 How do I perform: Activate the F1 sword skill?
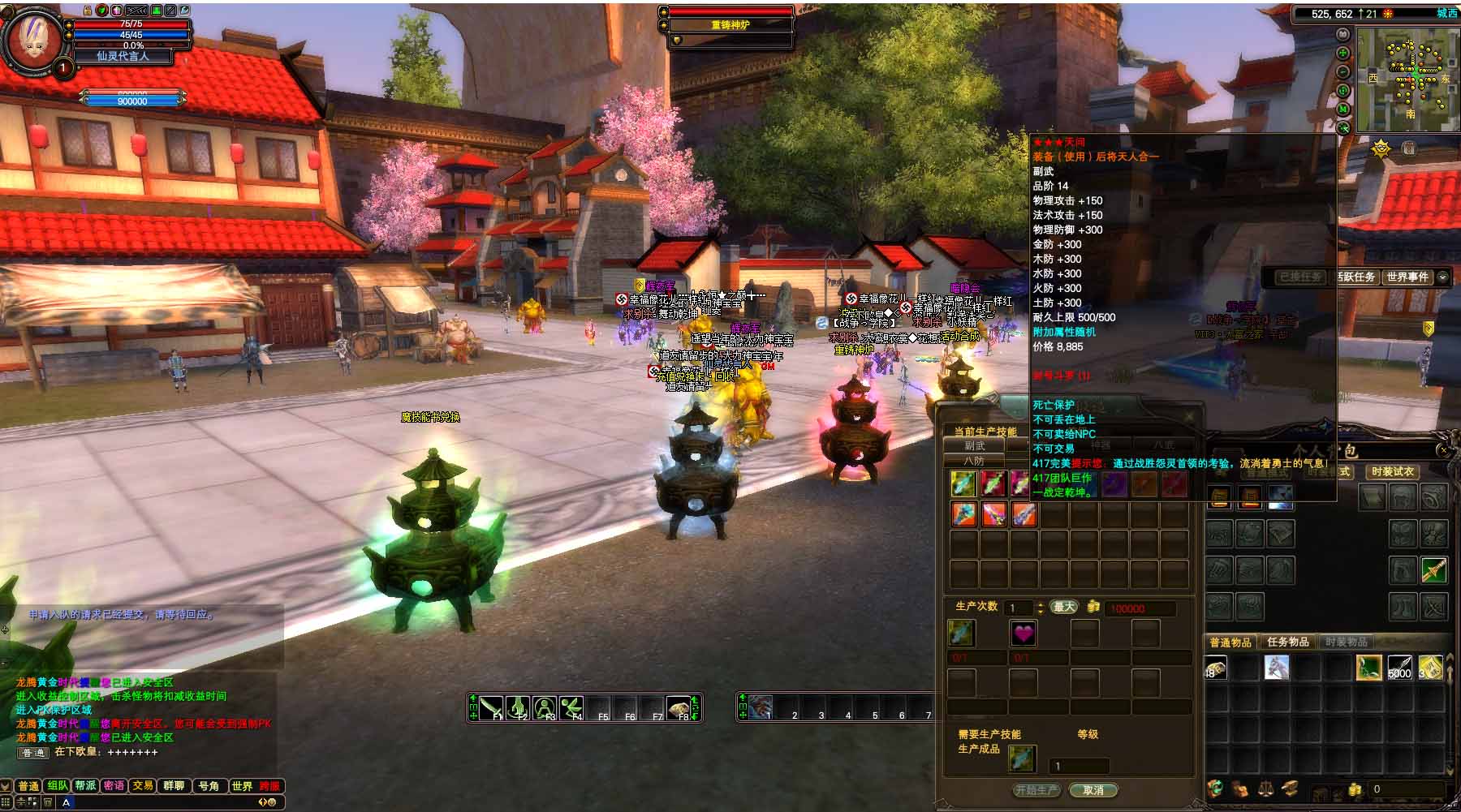[x=492, y=707]
